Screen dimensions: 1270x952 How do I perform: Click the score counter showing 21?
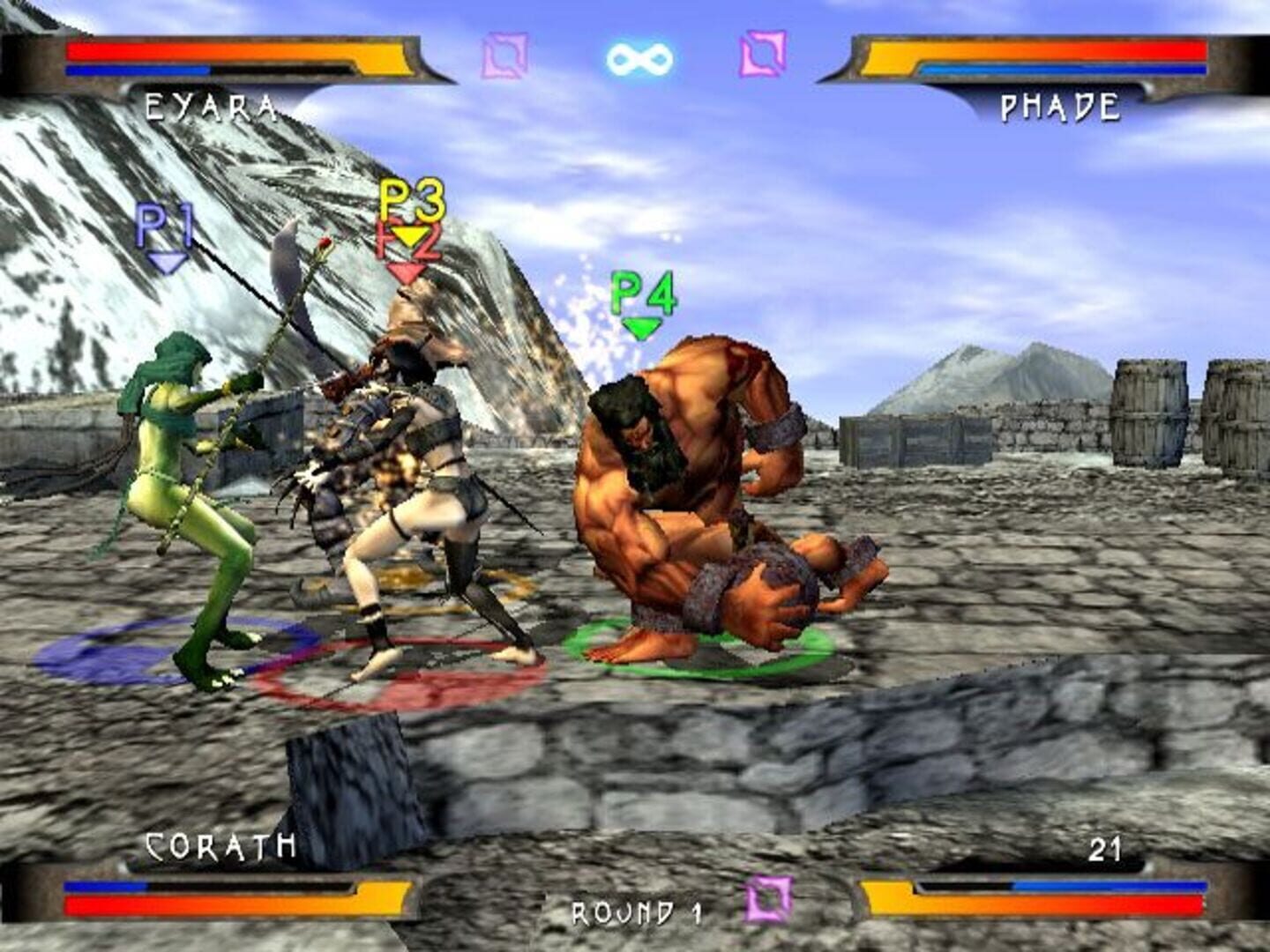click(1105, 849)
